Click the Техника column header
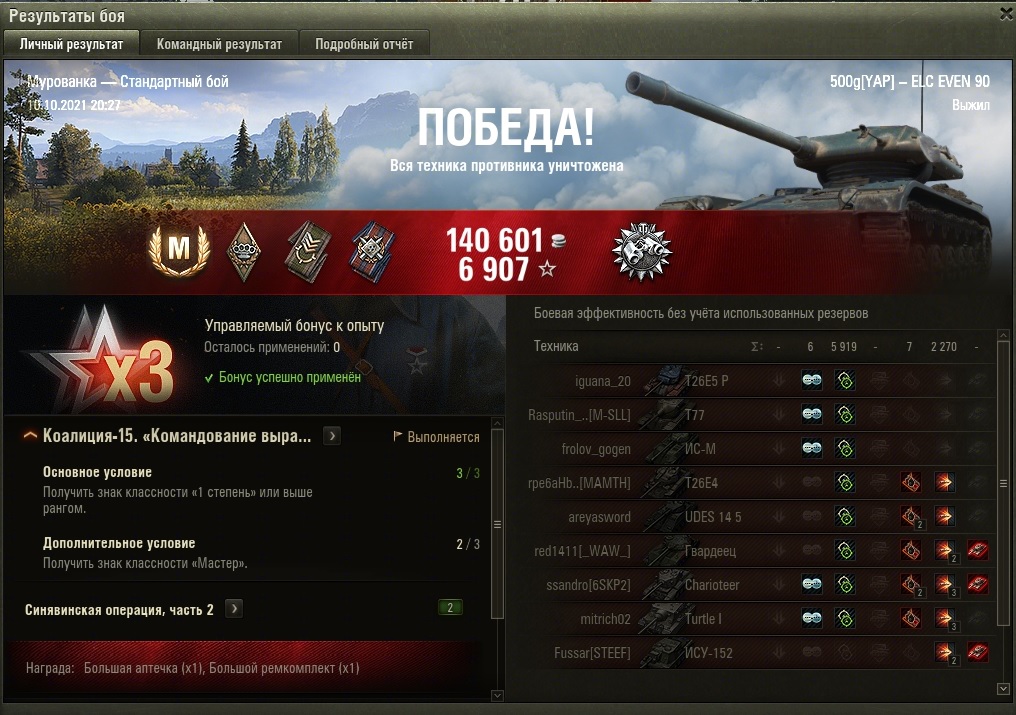 point(556,346)
